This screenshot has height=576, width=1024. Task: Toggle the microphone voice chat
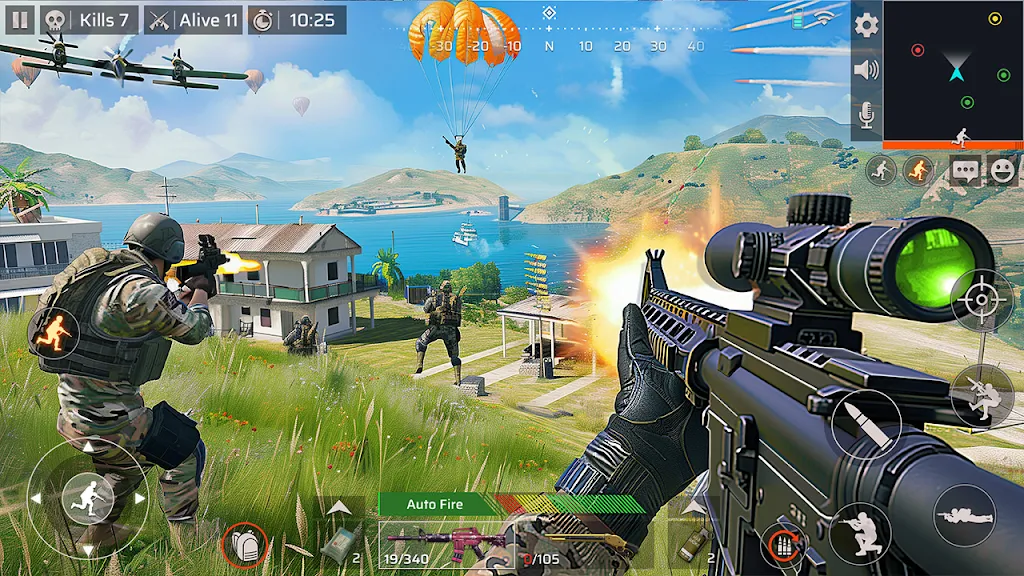pyautogui.click(x=867, y=114)
